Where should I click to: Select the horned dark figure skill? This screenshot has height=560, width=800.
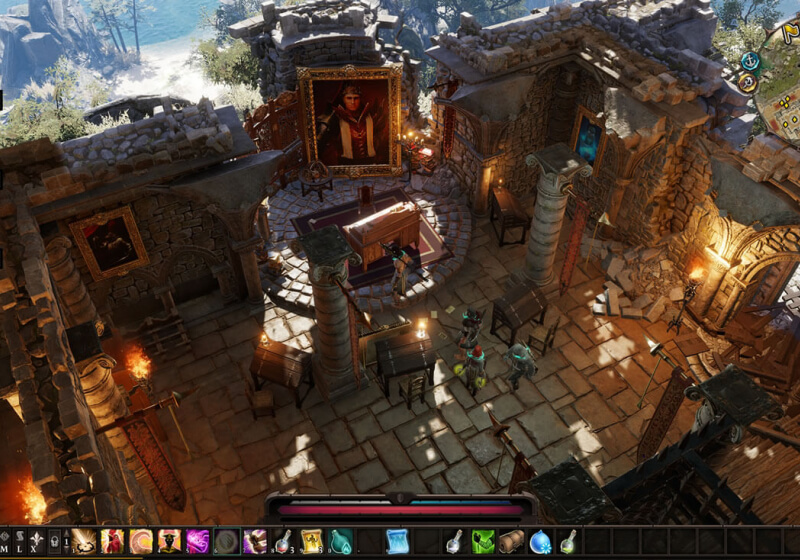pyautogui.click(x=169, y=541)
